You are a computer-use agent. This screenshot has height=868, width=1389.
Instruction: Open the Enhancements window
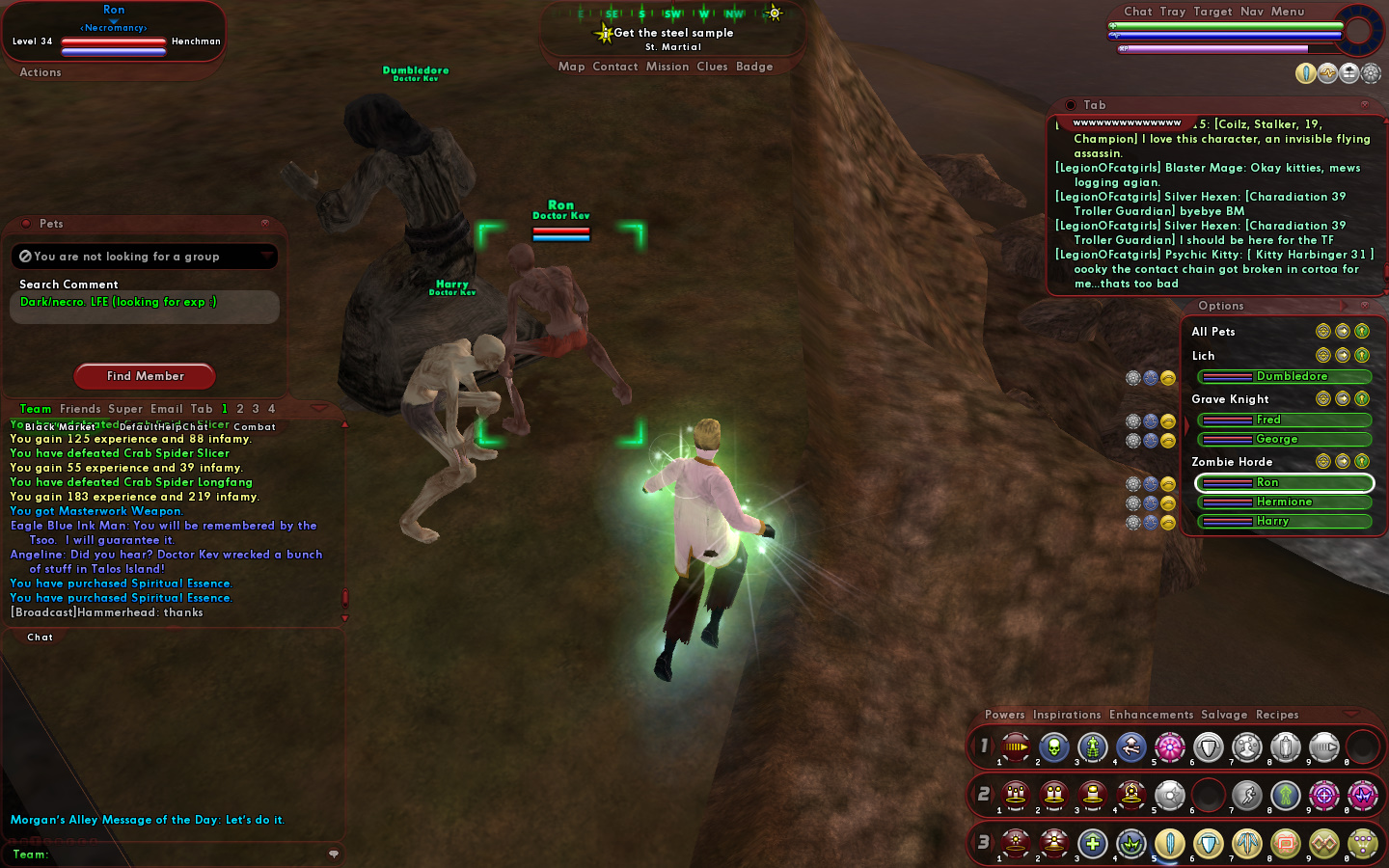click(x=1151, y=715)
